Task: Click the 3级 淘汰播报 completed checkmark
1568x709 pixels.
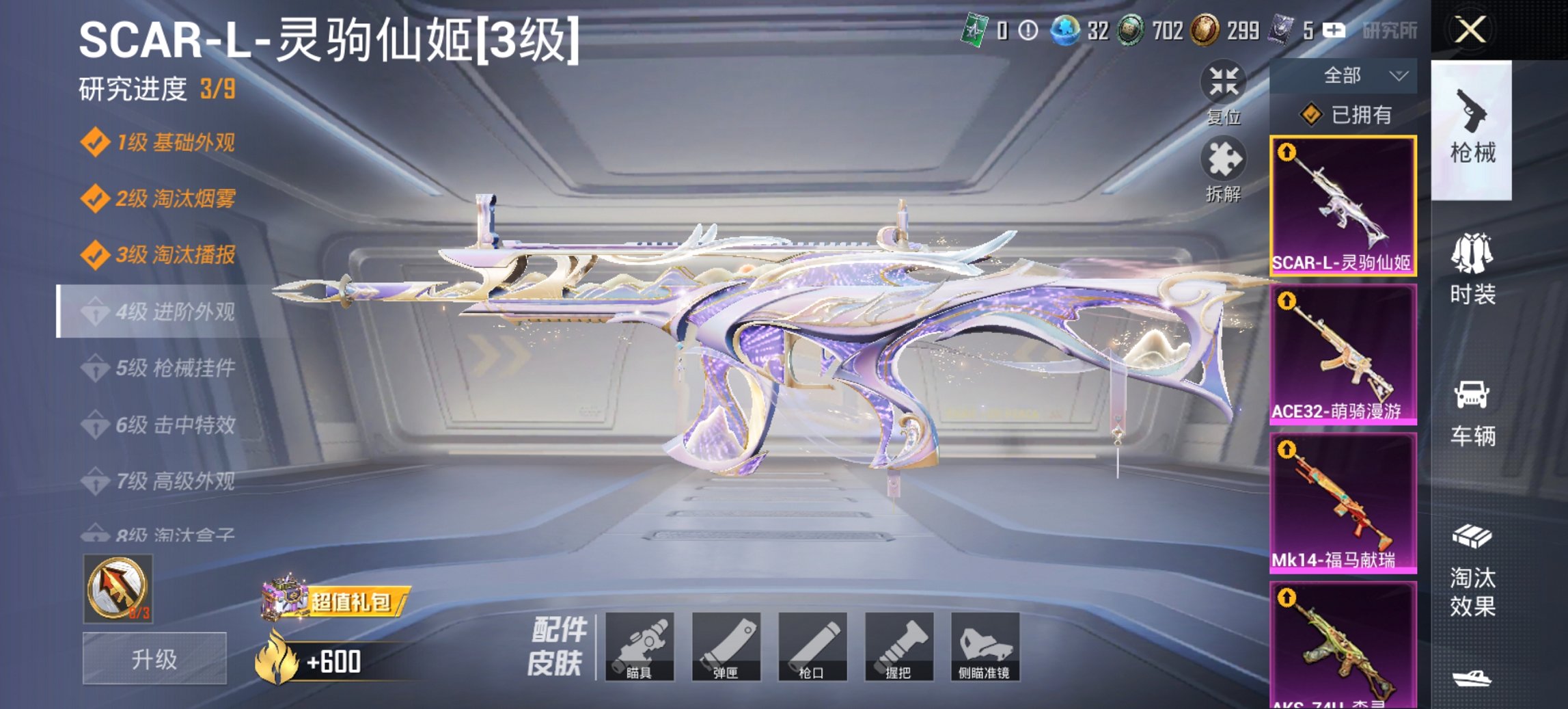Action: [x=96, y=256]
